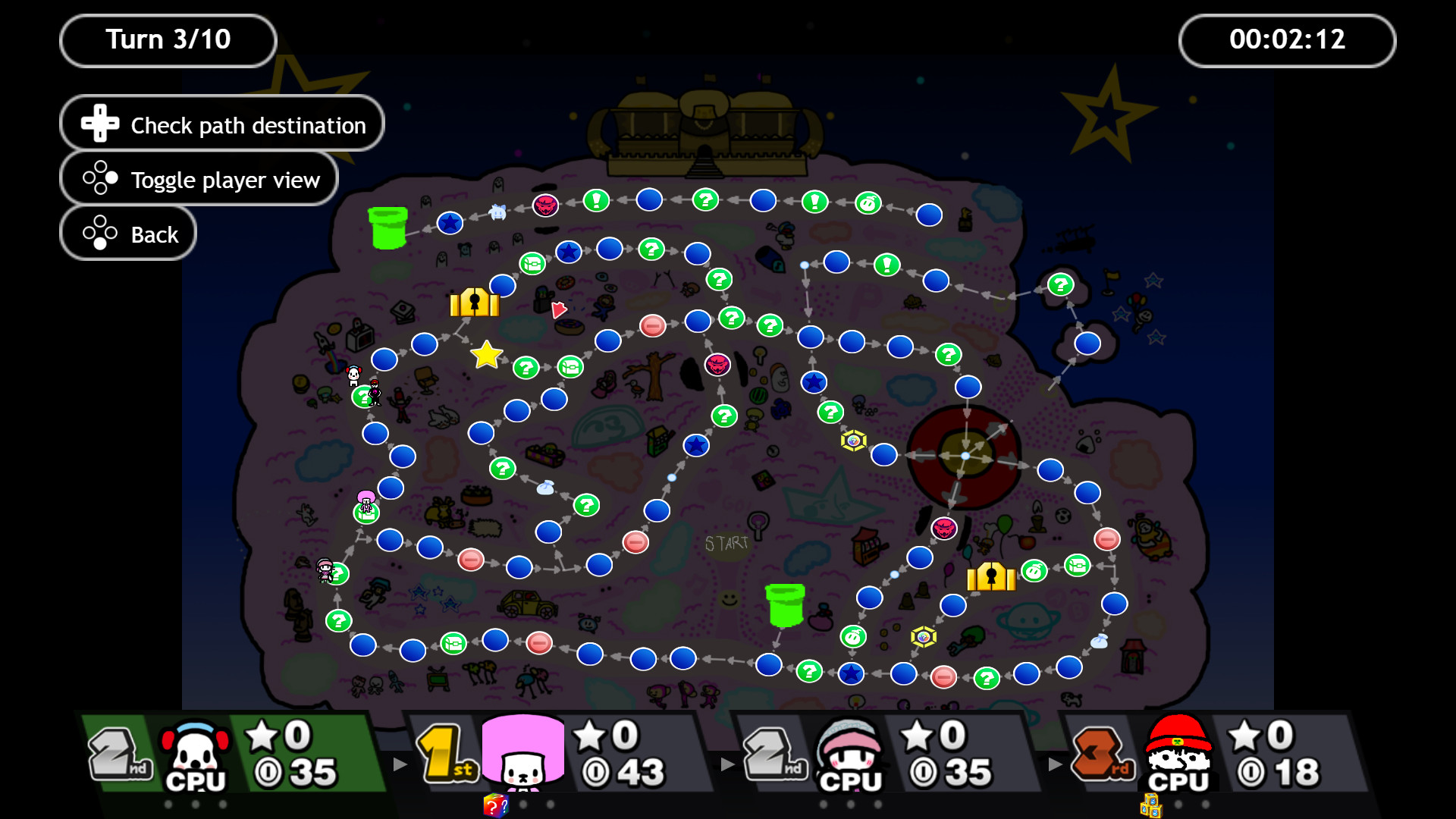Click the green warp pipe at top left
The height and width of the screenshot is (819, 1456).
(x=387, y=227)
